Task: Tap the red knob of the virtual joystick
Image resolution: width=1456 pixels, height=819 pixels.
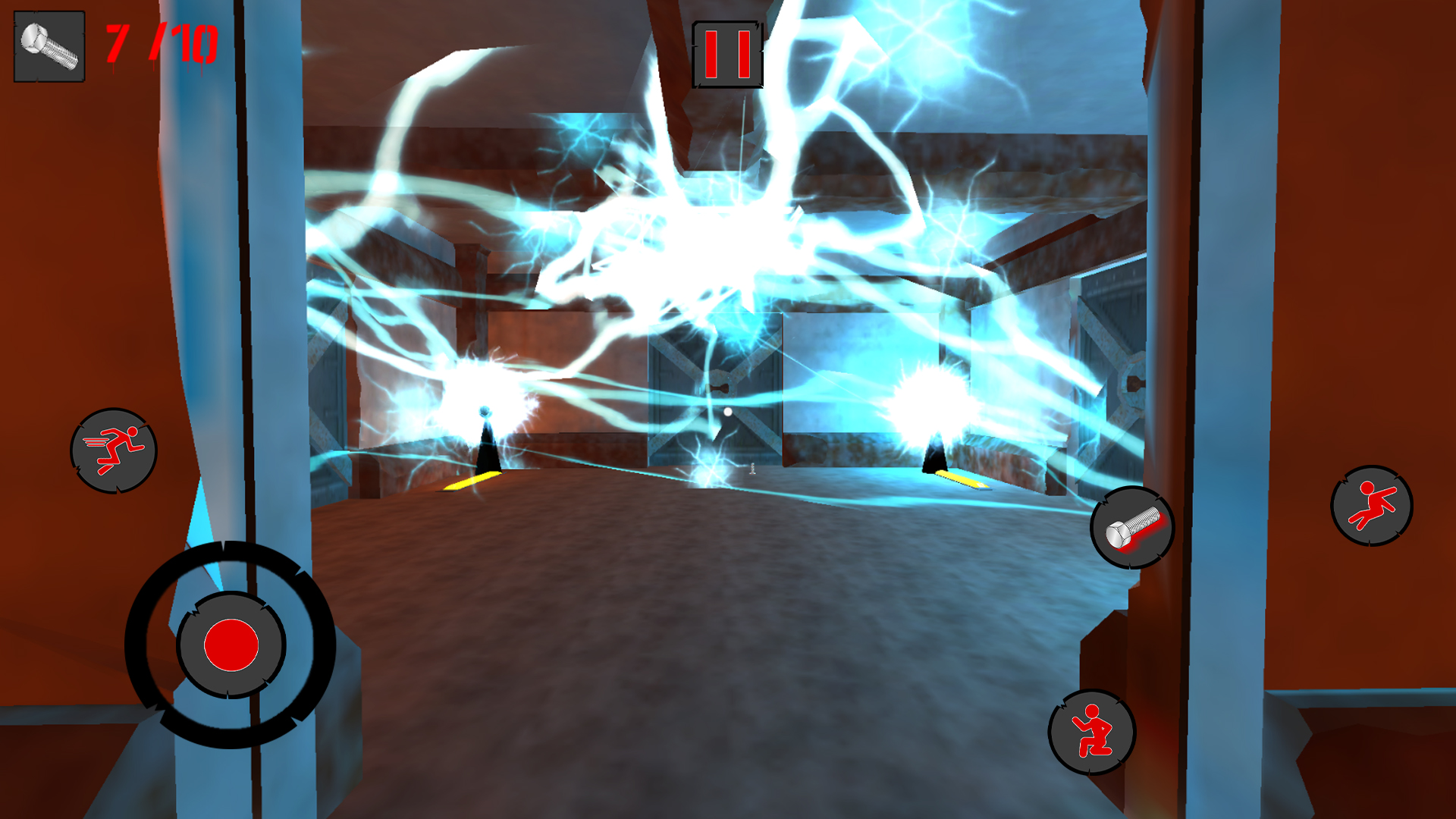Action: tap(231, 645)
